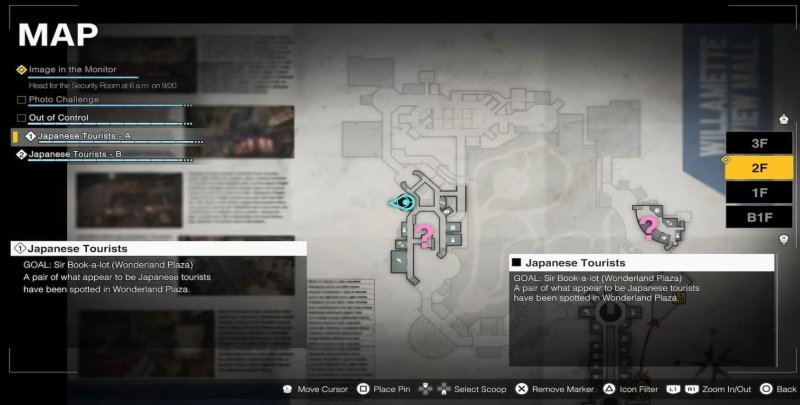Screen dimensions: 800x405
Task: Select the pink question mark beside the floor tabs
Action: point(650,226)
